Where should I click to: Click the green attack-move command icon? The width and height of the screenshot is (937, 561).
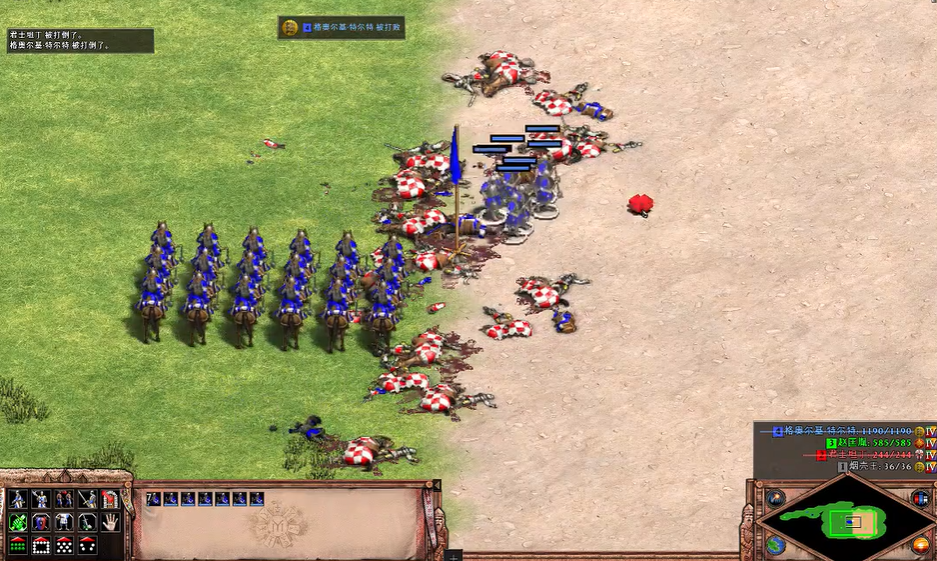(18, 522)
